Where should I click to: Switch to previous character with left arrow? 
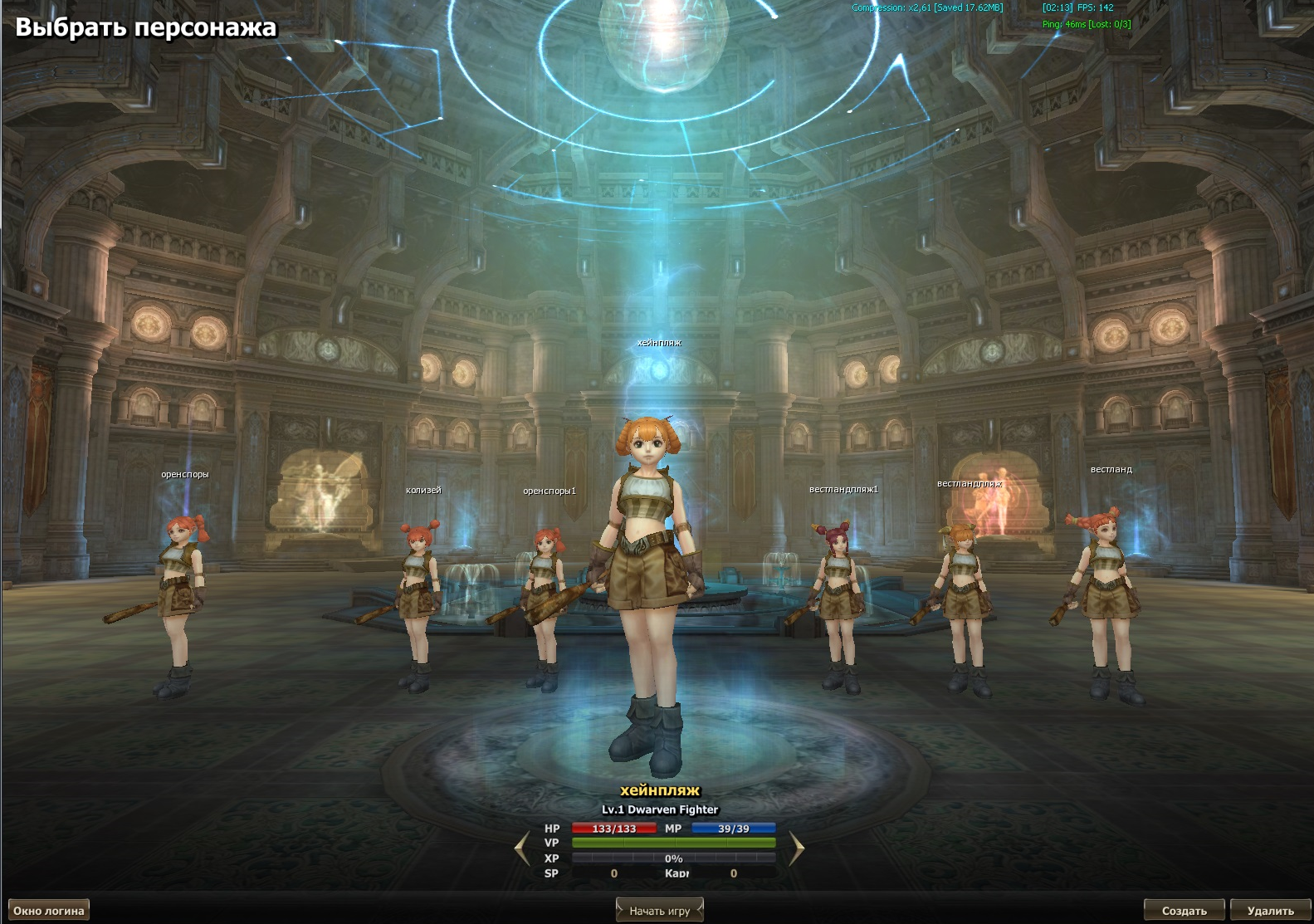click(x=522, y=848)
